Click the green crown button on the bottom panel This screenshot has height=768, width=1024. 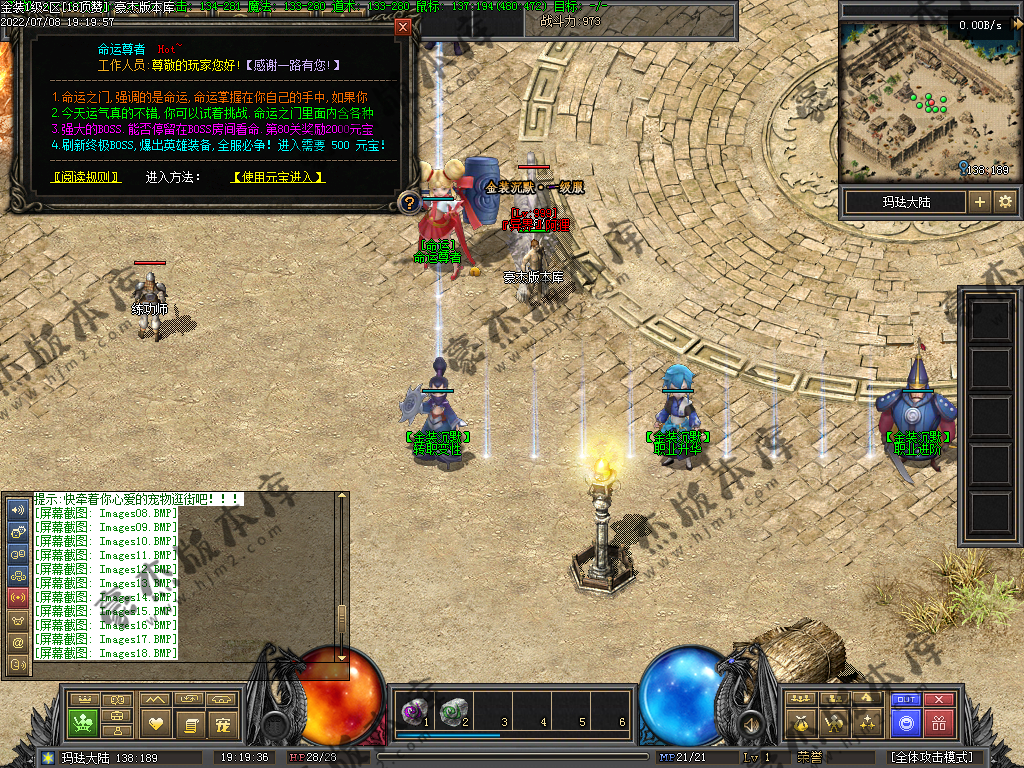[x=82, y=722]
